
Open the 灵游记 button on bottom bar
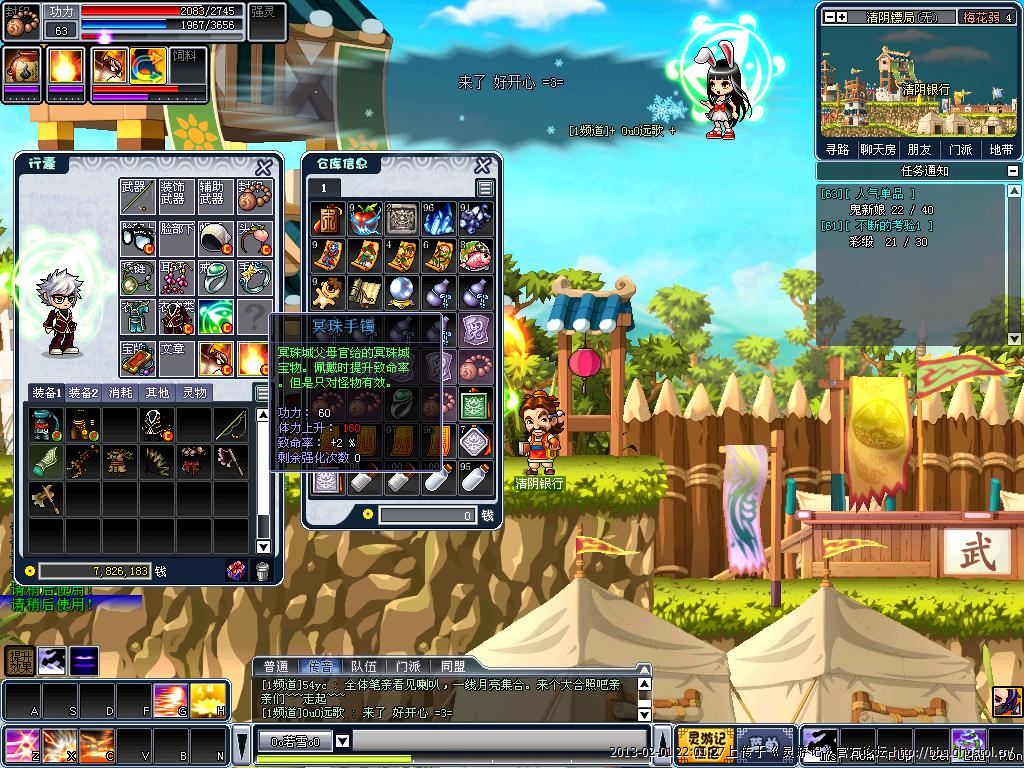[x=705, y=743]
